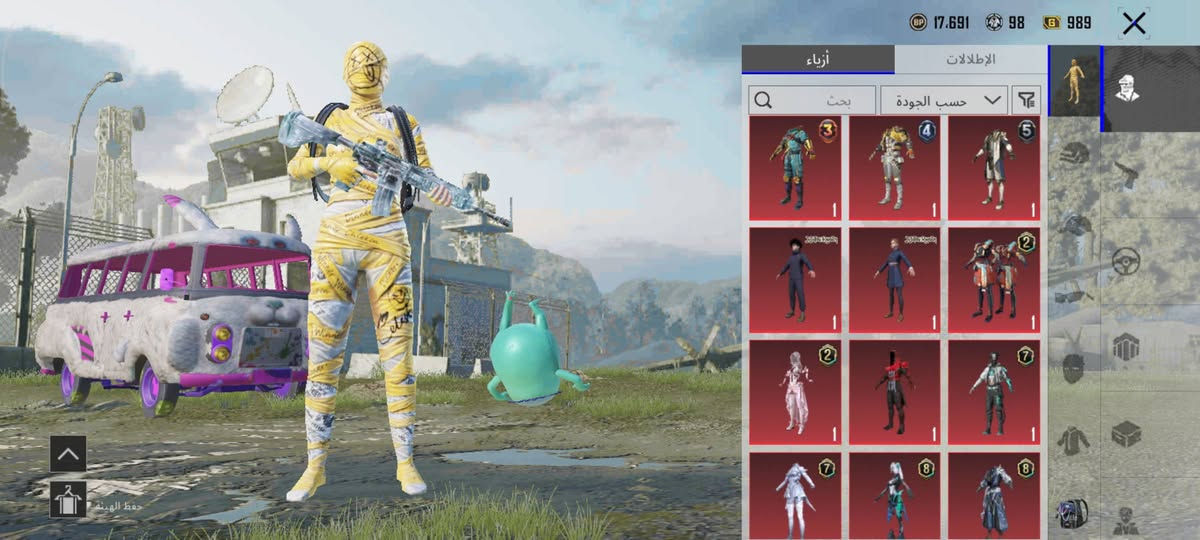The image size is (1200, 540).
Task: Open the filter funnel button
Action: [1026, 100]
